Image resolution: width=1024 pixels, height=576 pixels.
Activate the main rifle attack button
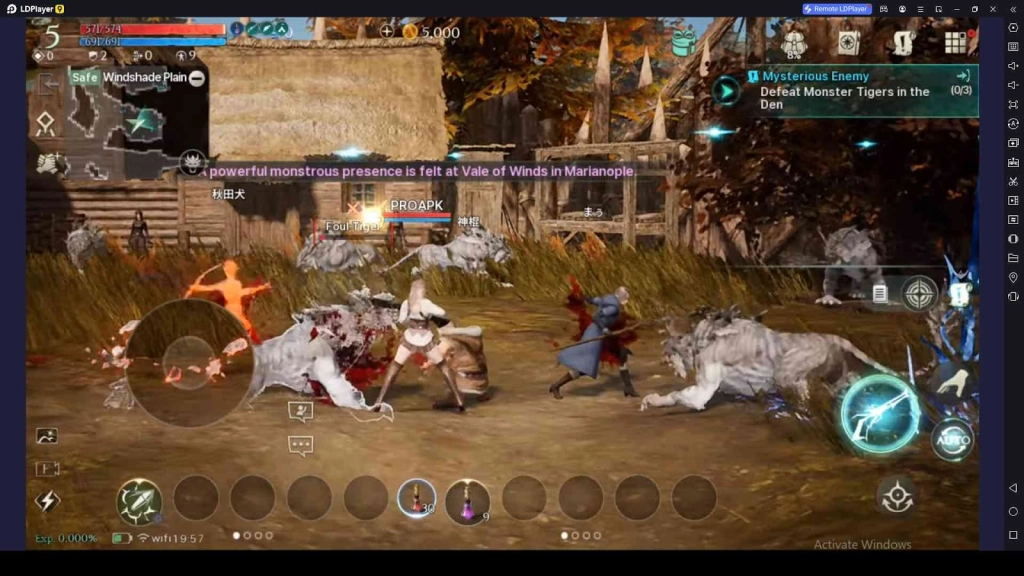(x=880, y=414)
